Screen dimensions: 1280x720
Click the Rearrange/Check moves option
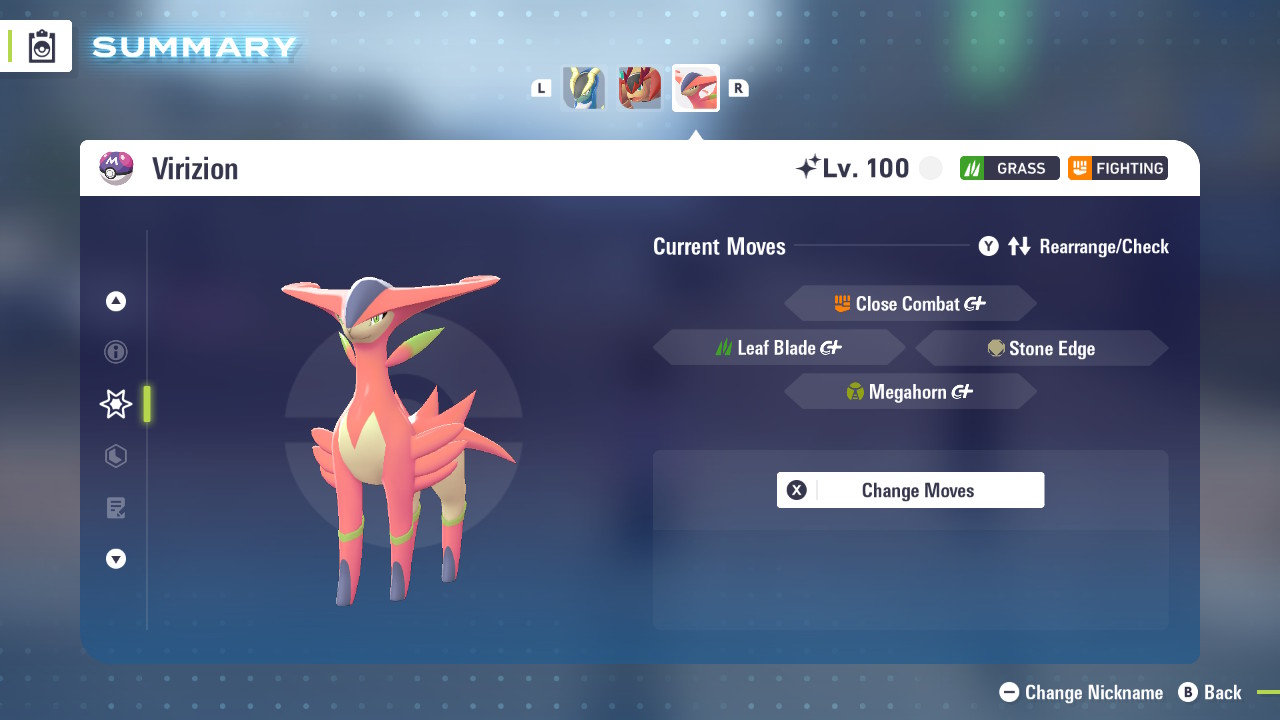tap(1074, 246)
